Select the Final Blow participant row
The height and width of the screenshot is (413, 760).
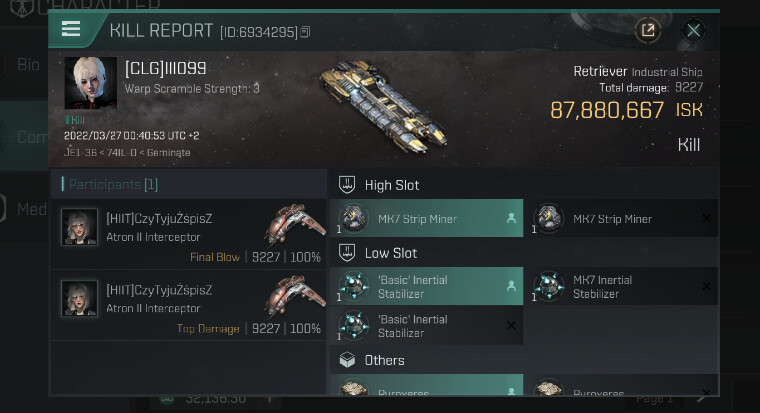pyautogui.click(x=189, y=235)
